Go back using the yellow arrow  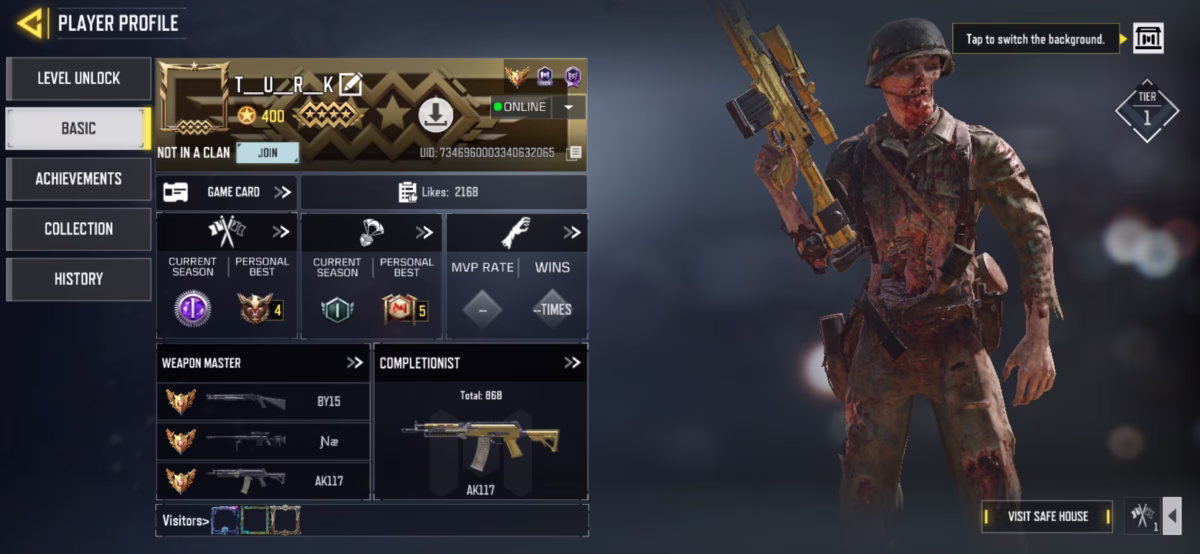(30, 22)
